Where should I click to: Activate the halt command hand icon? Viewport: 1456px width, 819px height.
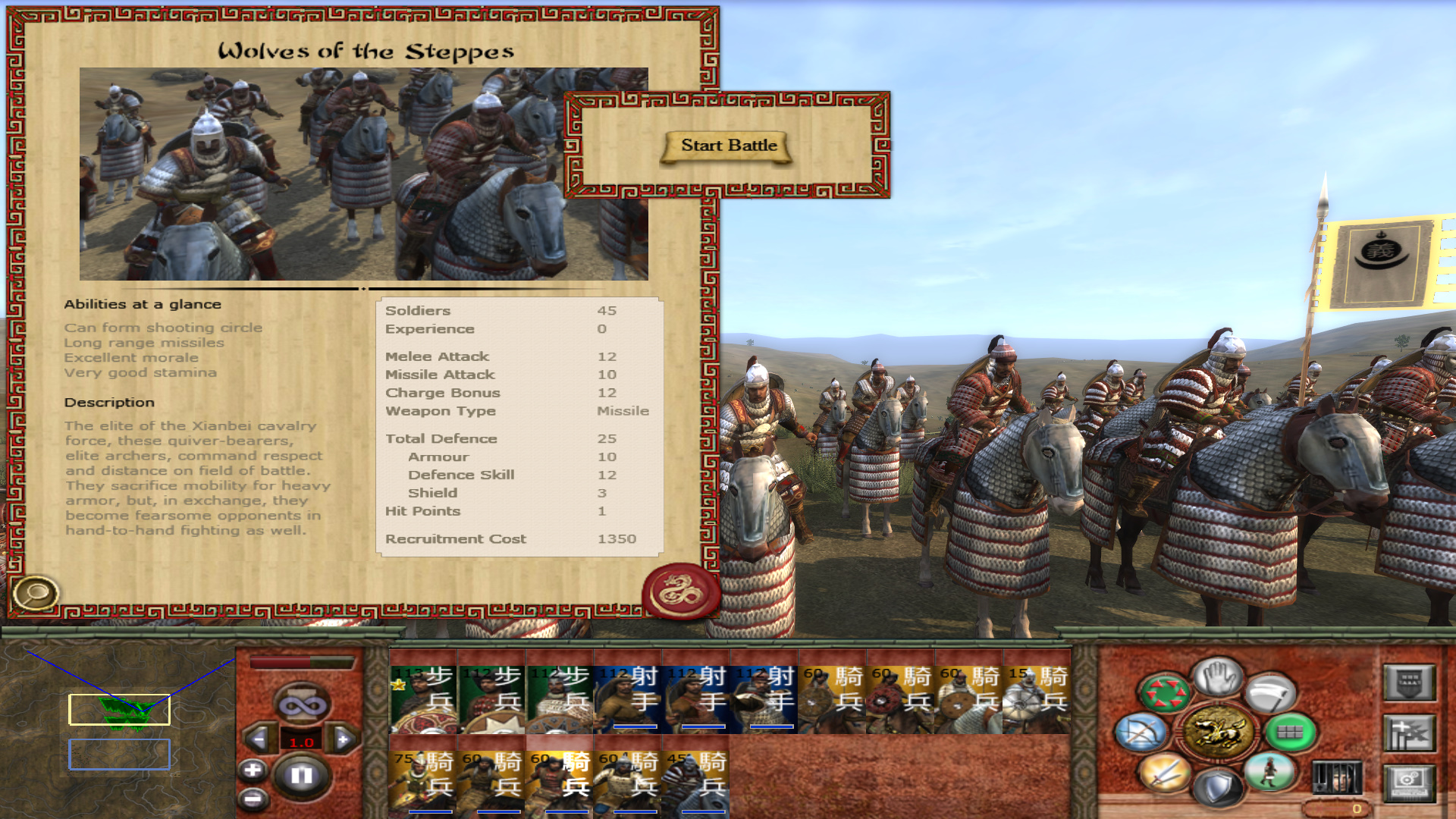coord(1218,676)
